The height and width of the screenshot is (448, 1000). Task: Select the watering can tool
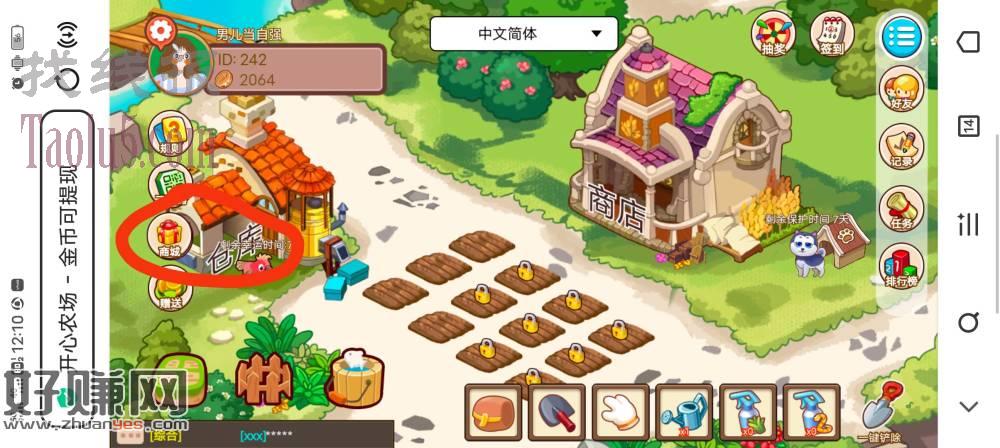coord(685,412)
